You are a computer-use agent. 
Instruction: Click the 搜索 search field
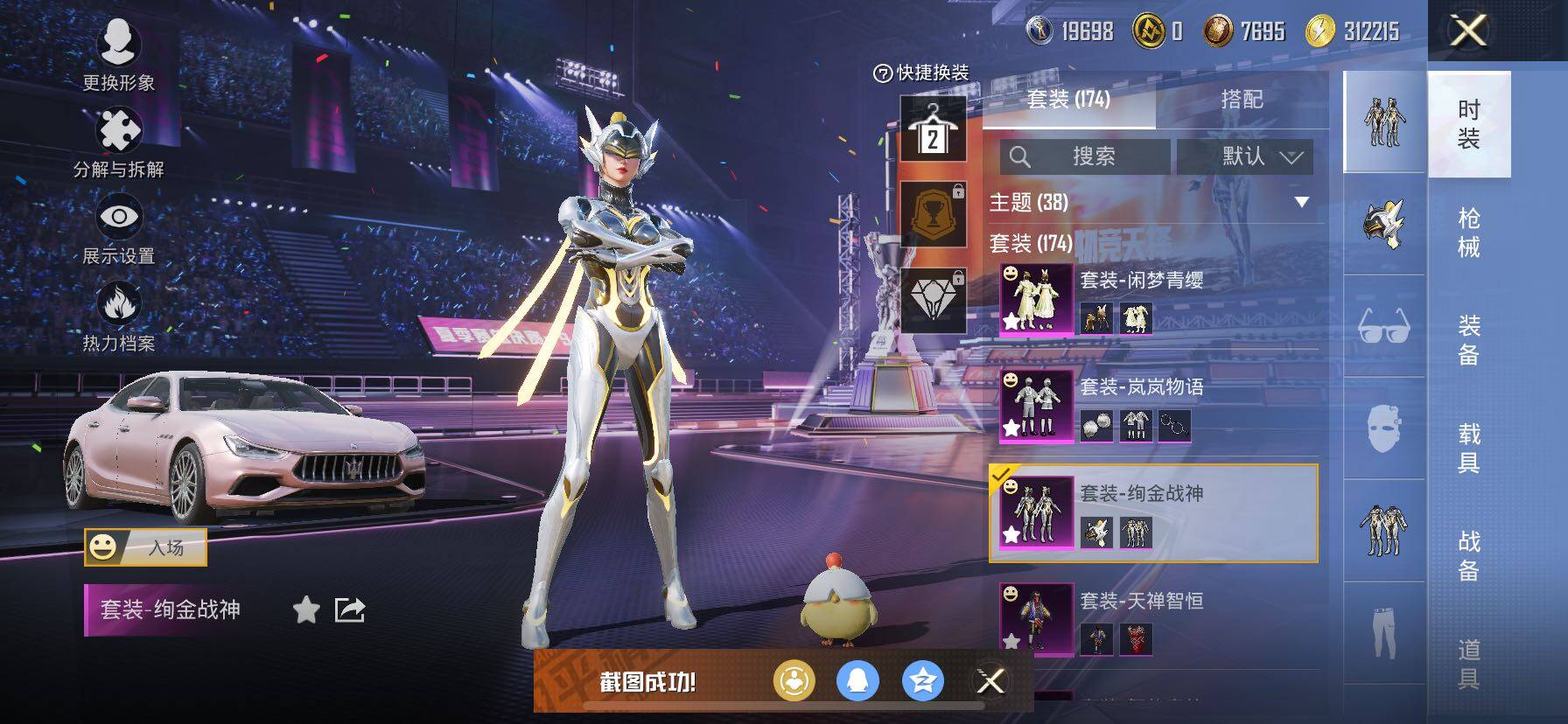coord(1085,157)
